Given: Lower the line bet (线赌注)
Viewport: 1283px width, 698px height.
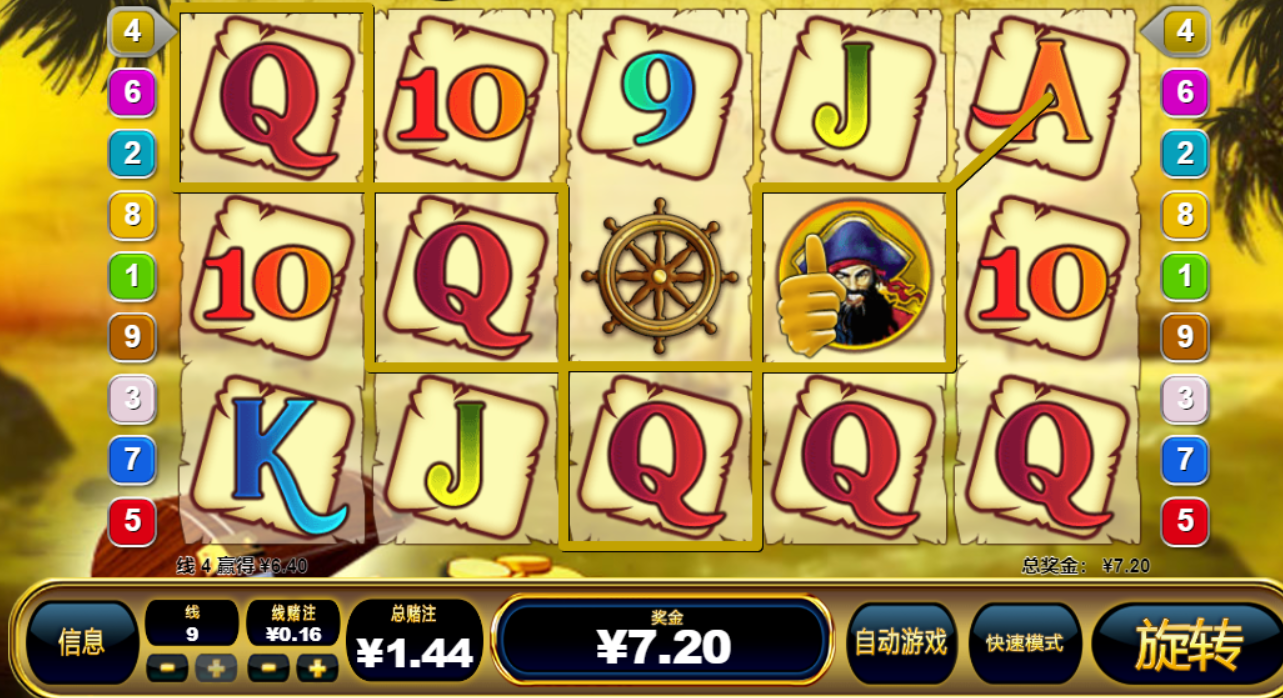Looking at the screenshot, I should coord(268,667).
